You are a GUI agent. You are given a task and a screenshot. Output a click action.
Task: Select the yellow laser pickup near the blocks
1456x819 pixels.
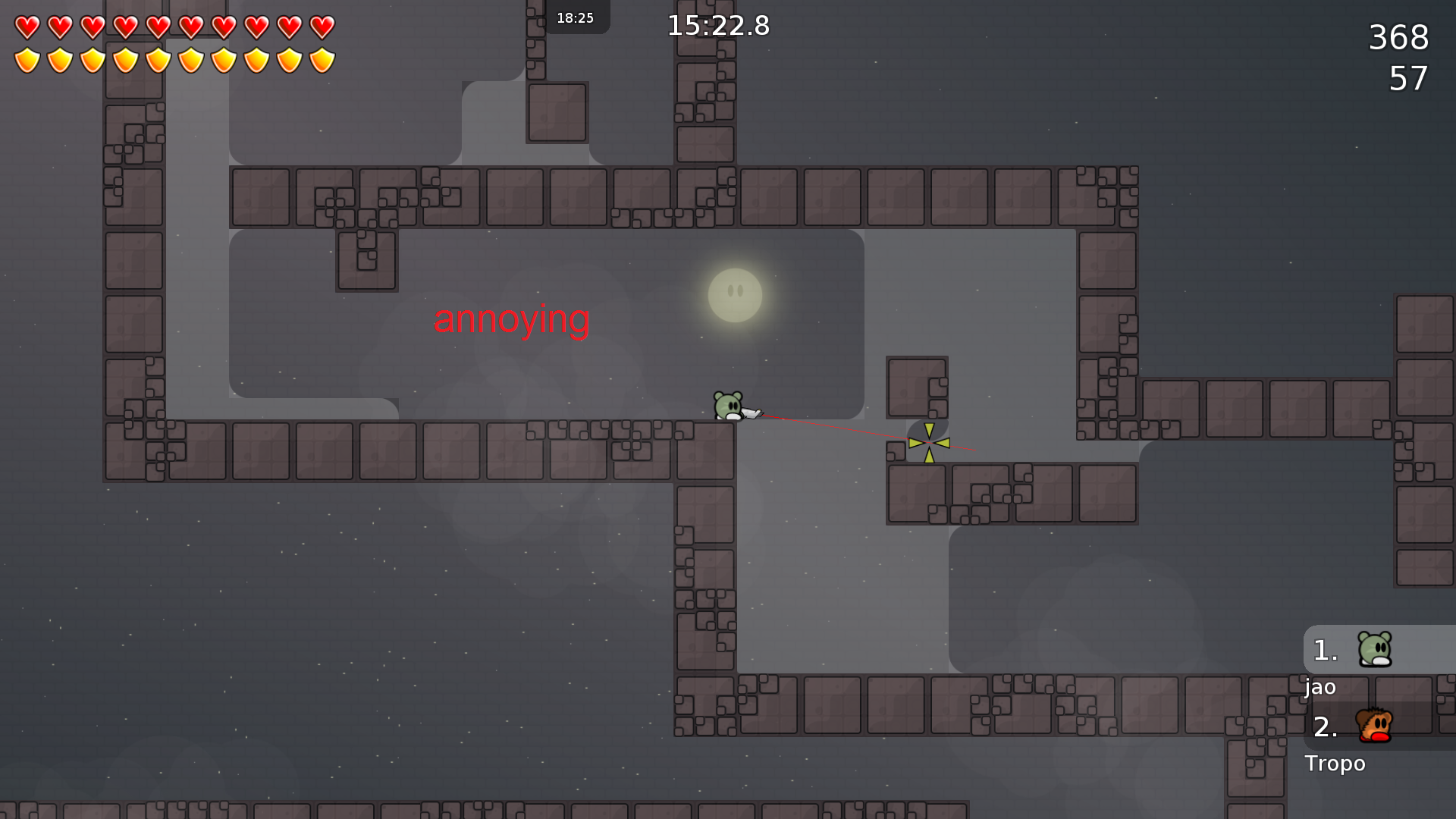click(928, 442)
